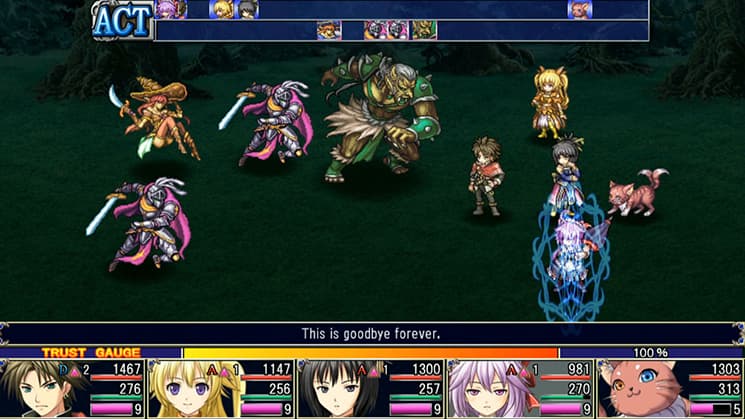Select the blonde girl's party status panel

221,389
